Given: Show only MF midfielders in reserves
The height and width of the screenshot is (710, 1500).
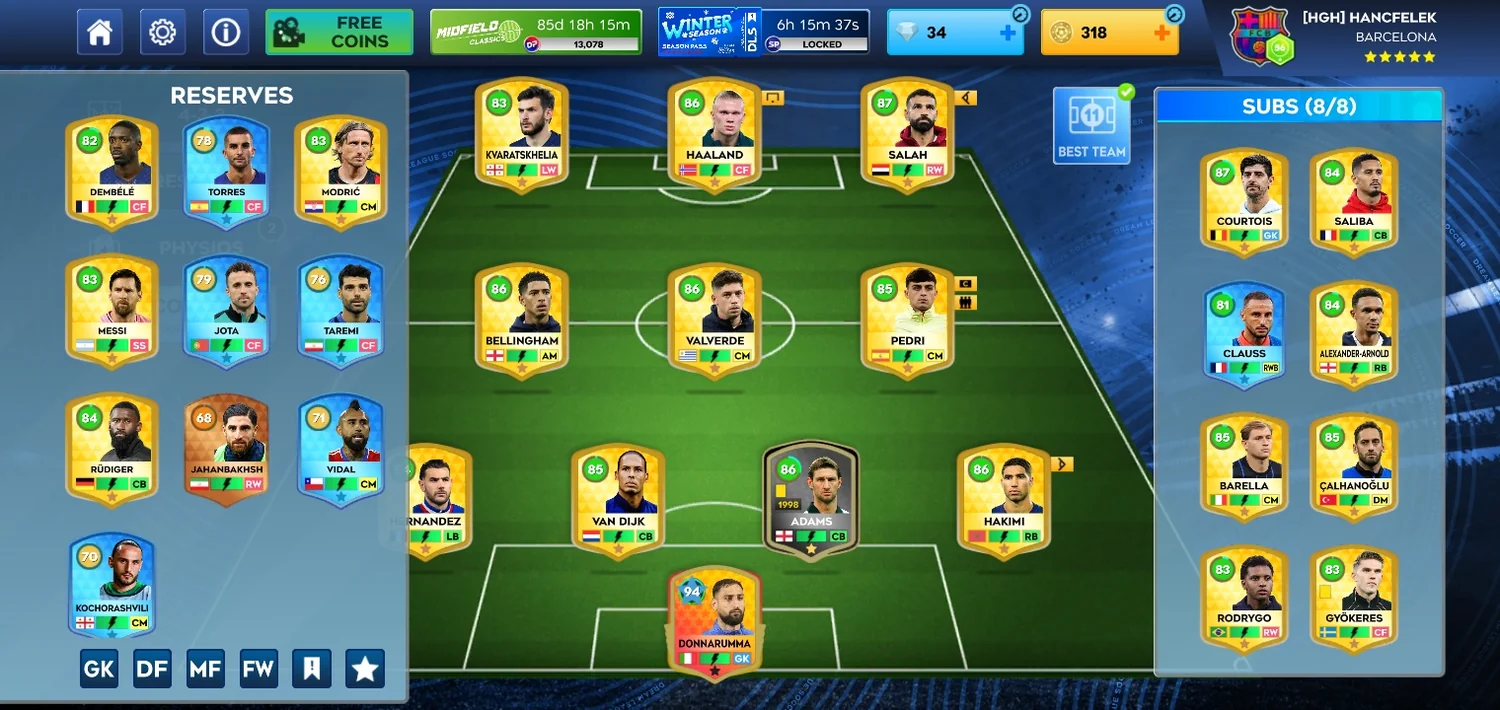Looking at the screenshot, I should coord(205,669).
